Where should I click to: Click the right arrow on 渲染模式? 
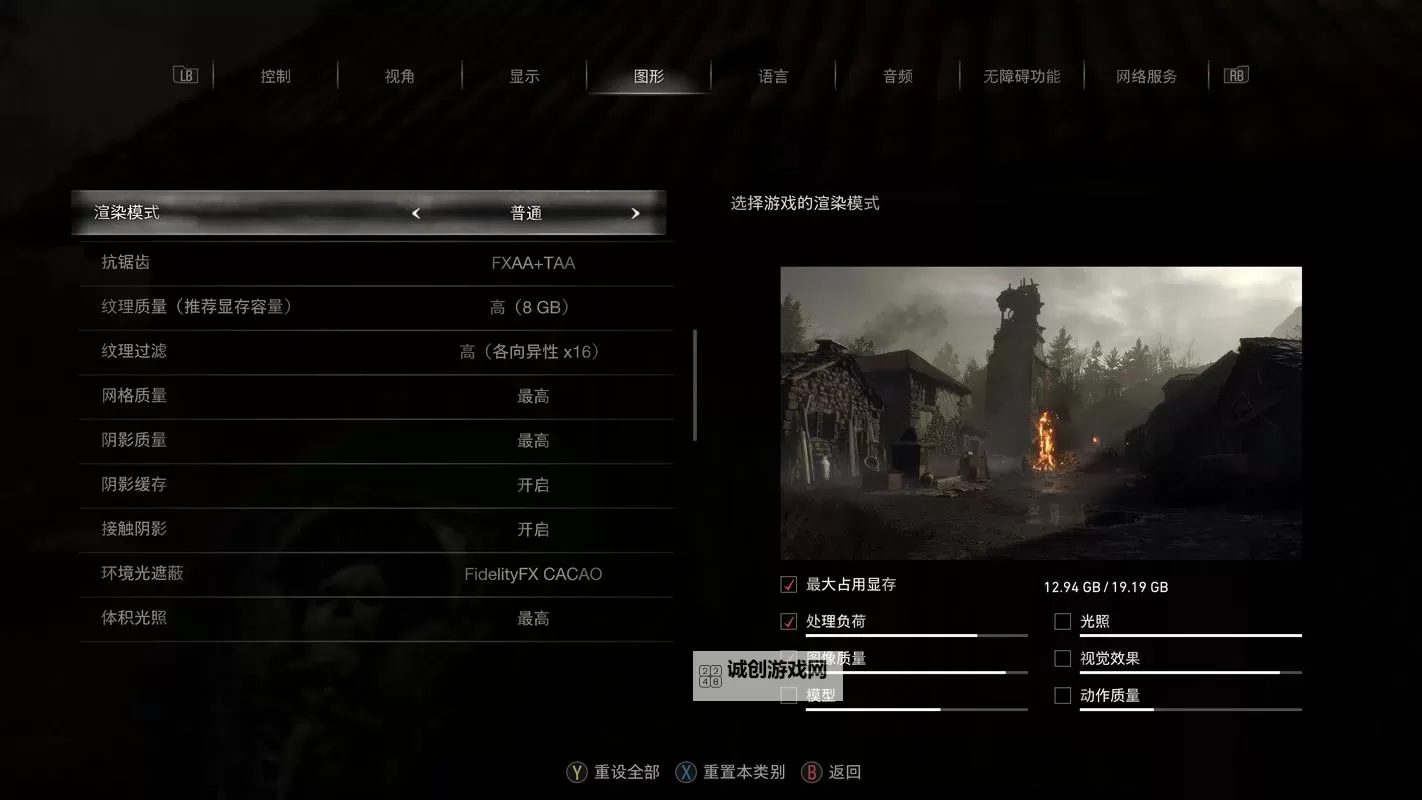pyautogui.click(x=635, y=212)
